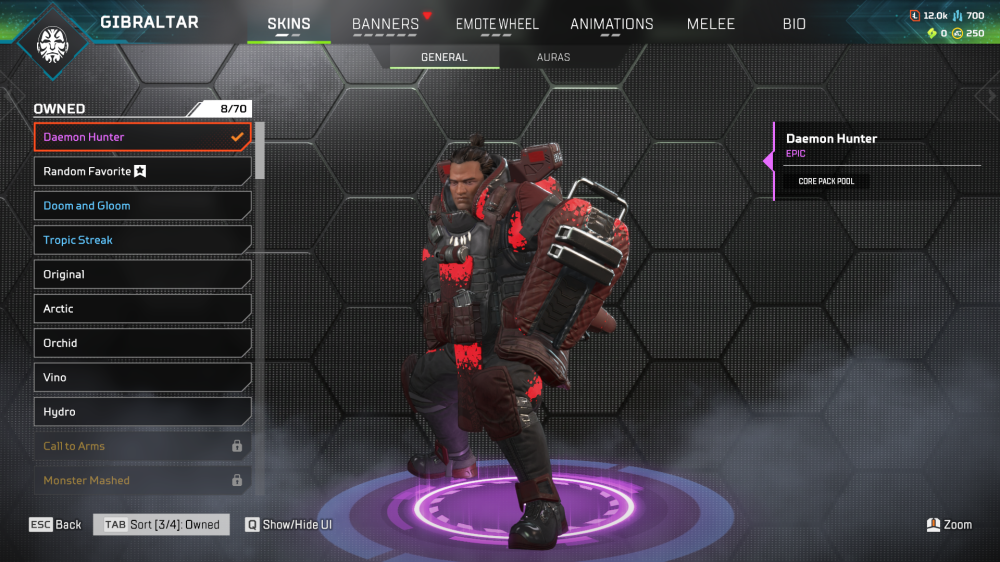Open the Emote Wheel tab
This screenshot has width=1000, height=562.
[x=497, y=24]
